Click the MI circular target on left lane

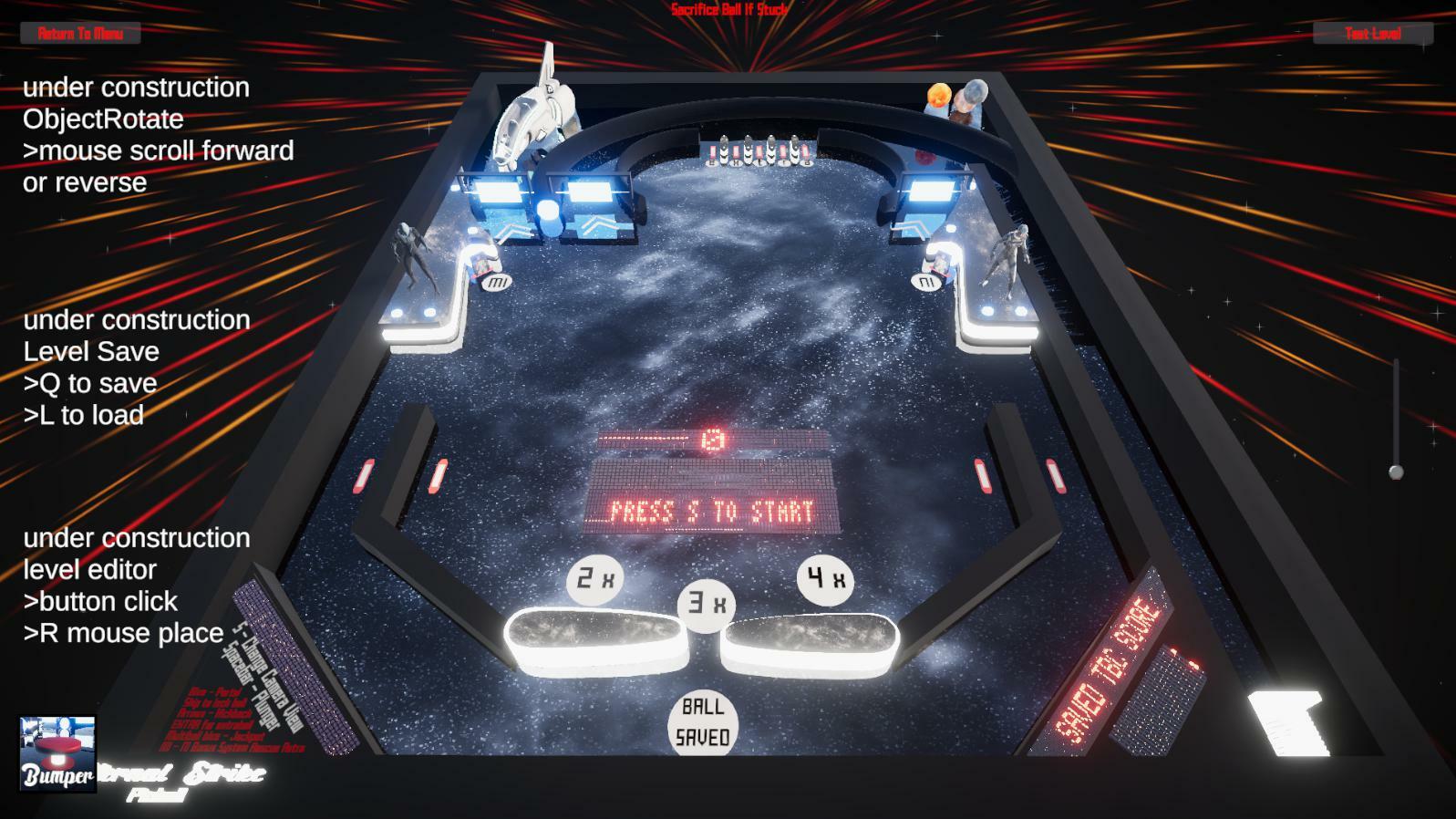tap(495, 284)
